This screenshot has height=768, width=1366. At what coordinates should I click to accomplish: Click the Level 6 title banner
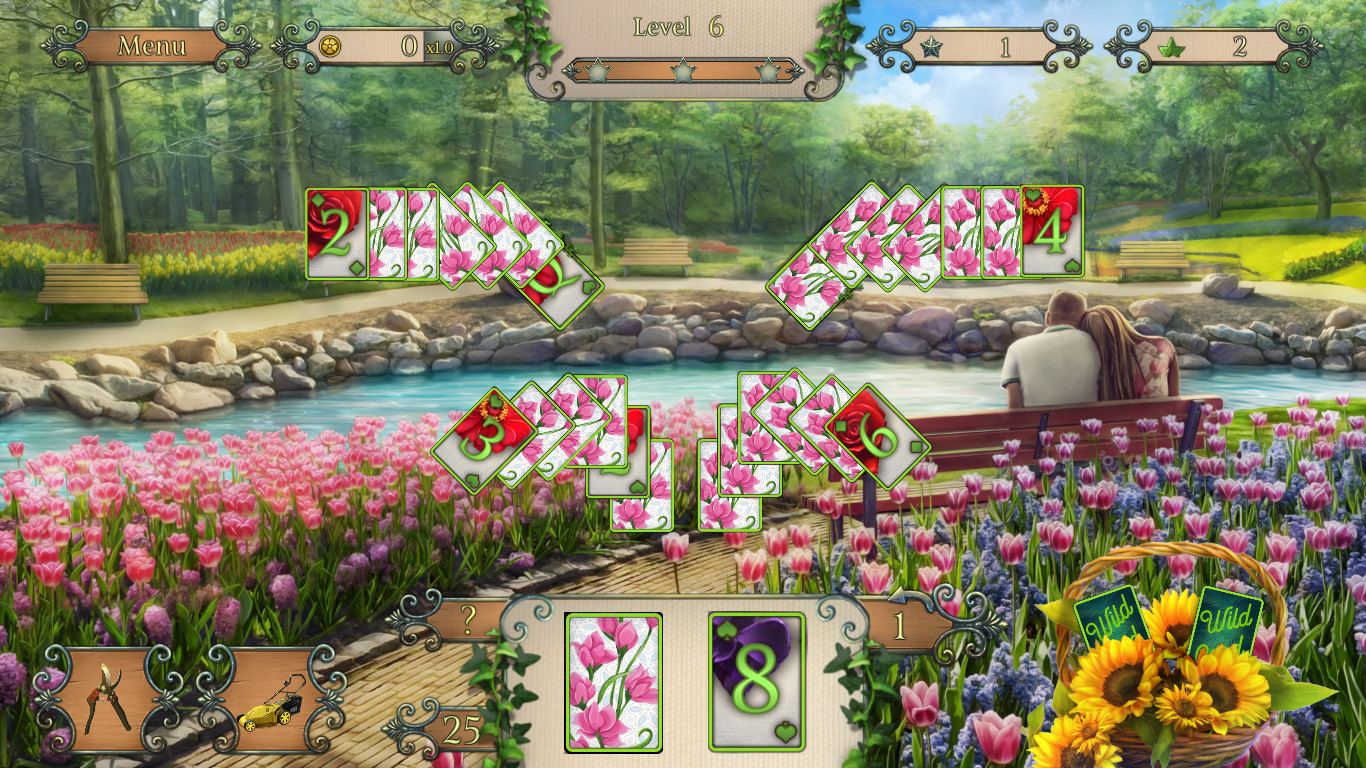(680, 27)
